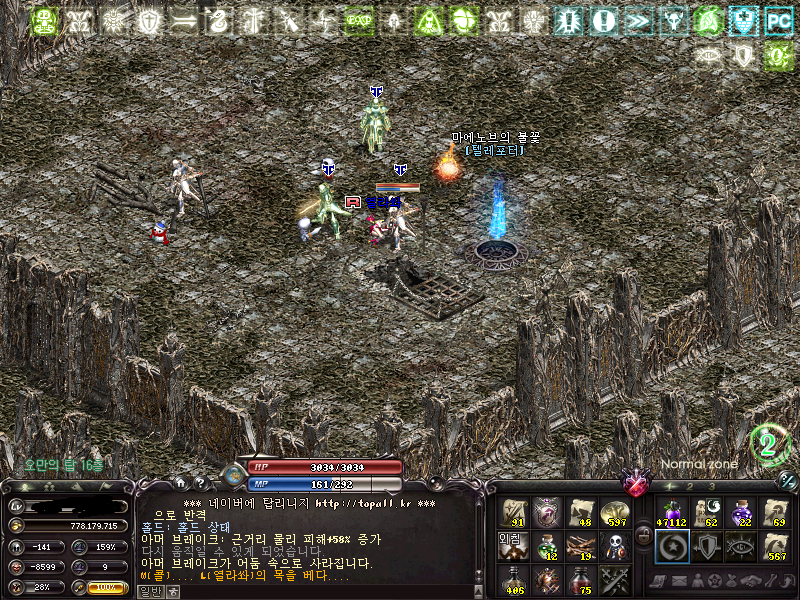Activate the crossed swords skill slot

(615, 580)
